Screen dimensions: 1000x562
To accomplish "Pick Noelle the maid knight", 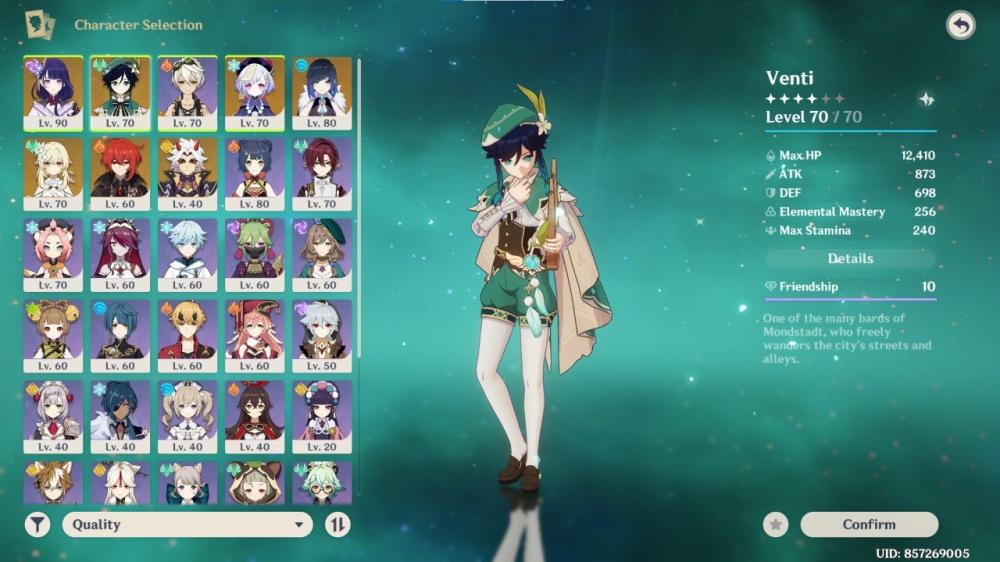I will pos(53,416).
